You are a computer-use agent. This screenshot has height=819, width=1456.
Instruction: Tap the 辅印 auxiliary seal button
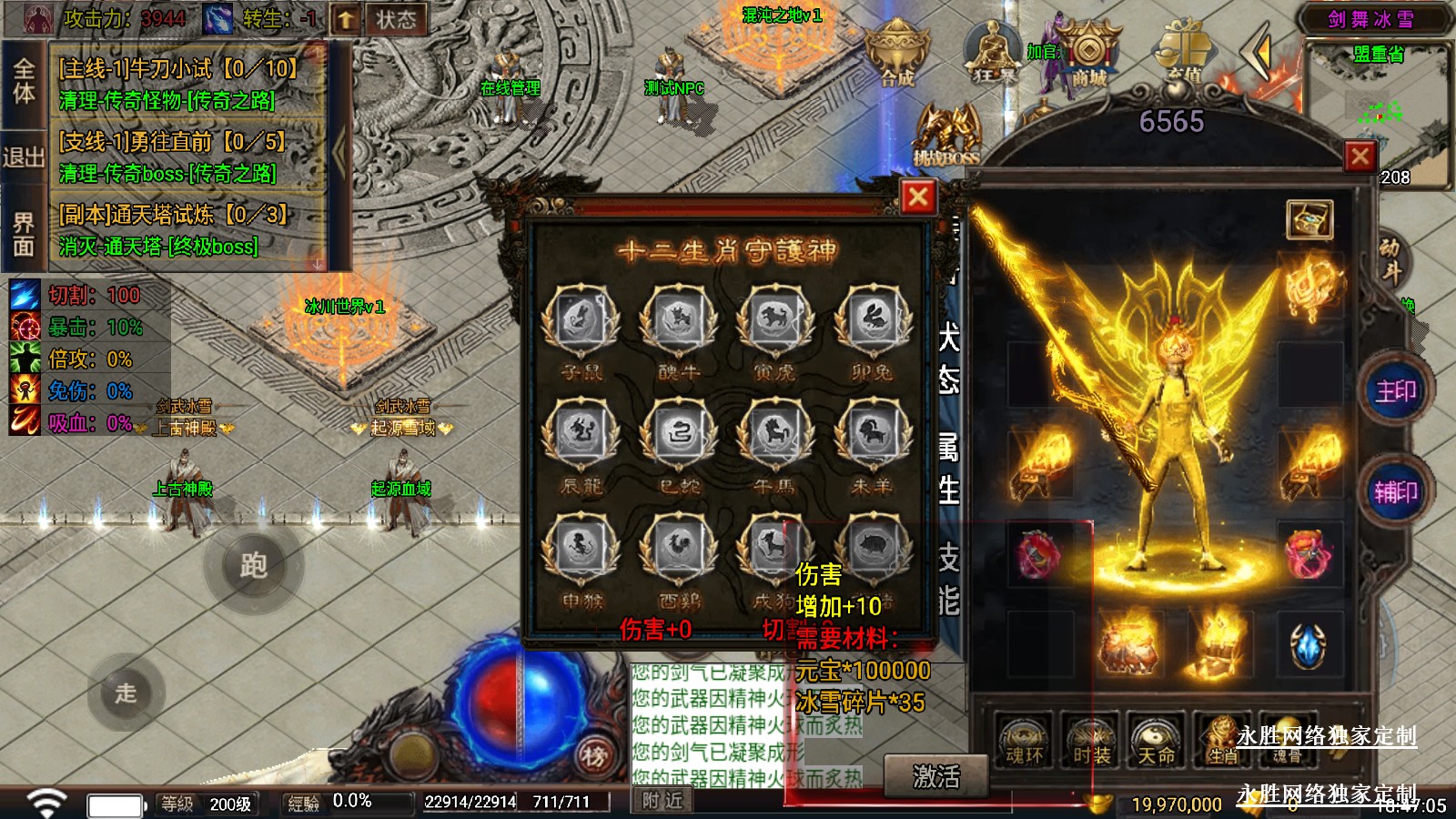click(x=1395, y=492)
